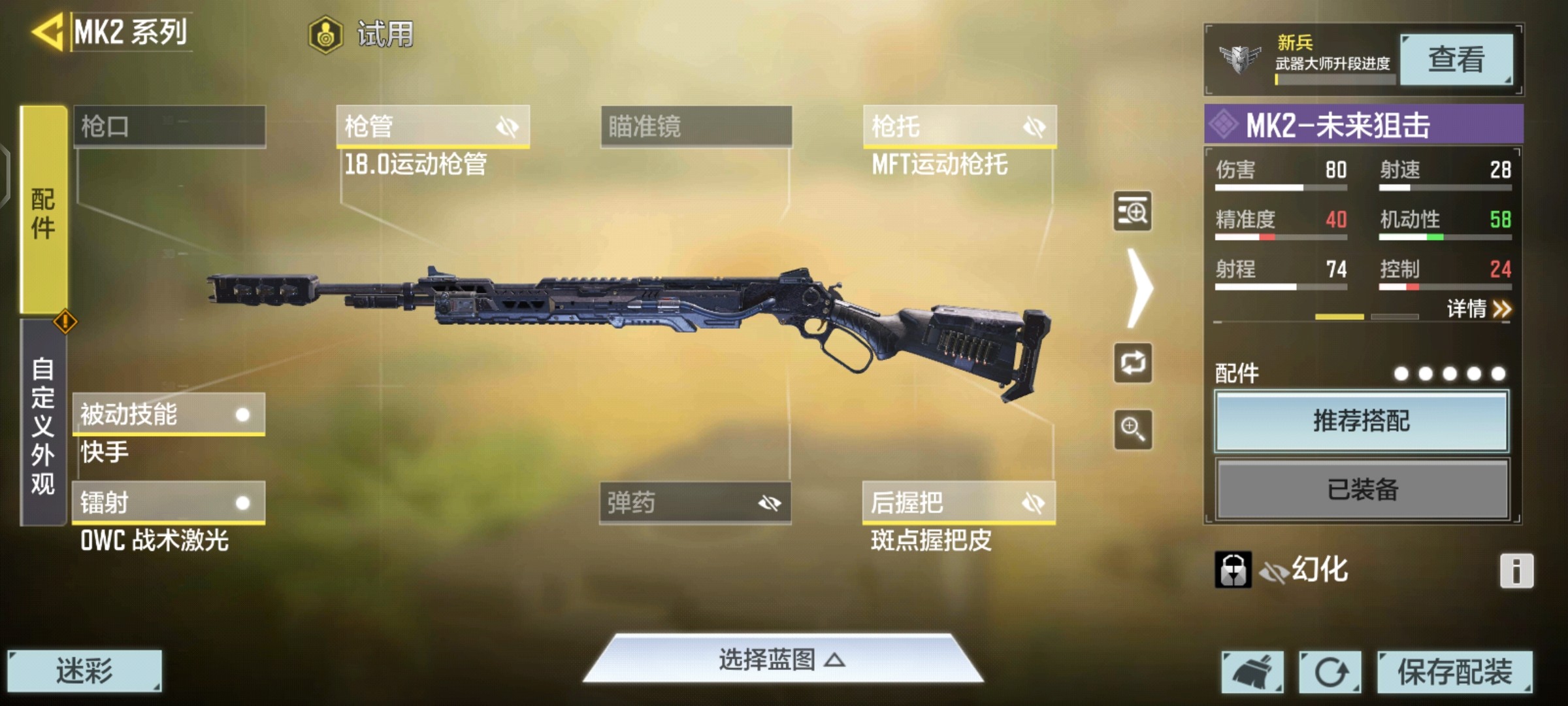Open the 试用 trial mode
This screenshot has height=706, width=1568.
(x=361, y=34)
